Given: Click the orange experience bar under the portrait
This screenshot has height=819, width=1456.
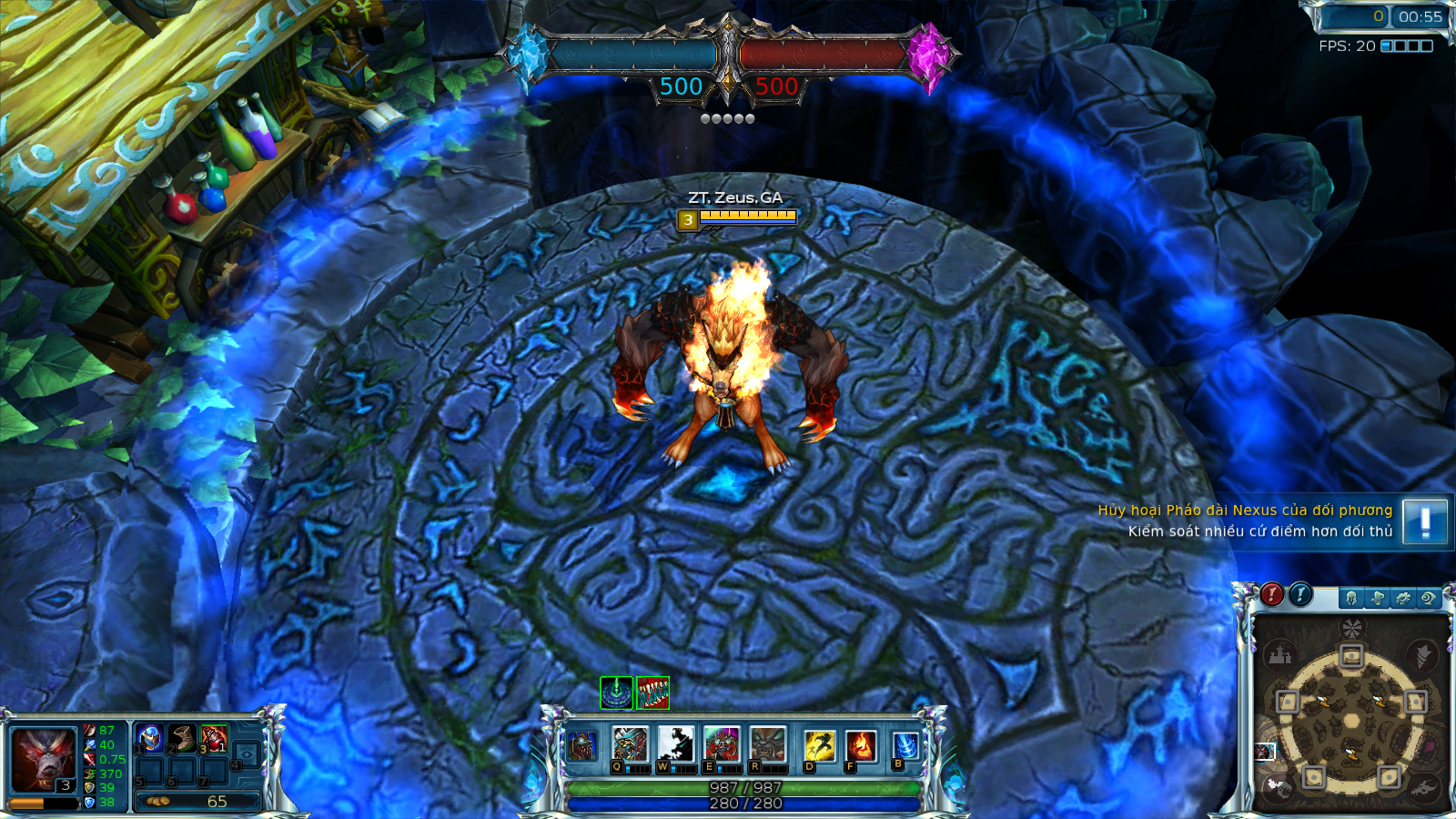Looking at the screenshot, I should click(x=41, y=803).
